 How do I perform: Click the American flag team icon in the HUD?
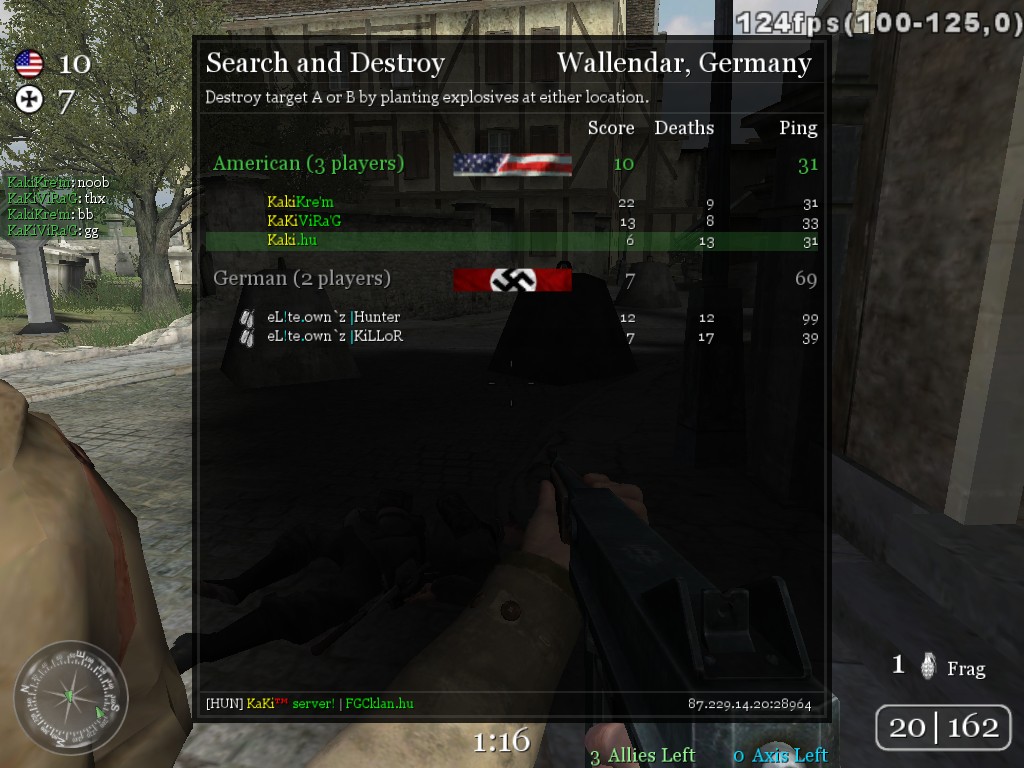click(x=29, y=65)
